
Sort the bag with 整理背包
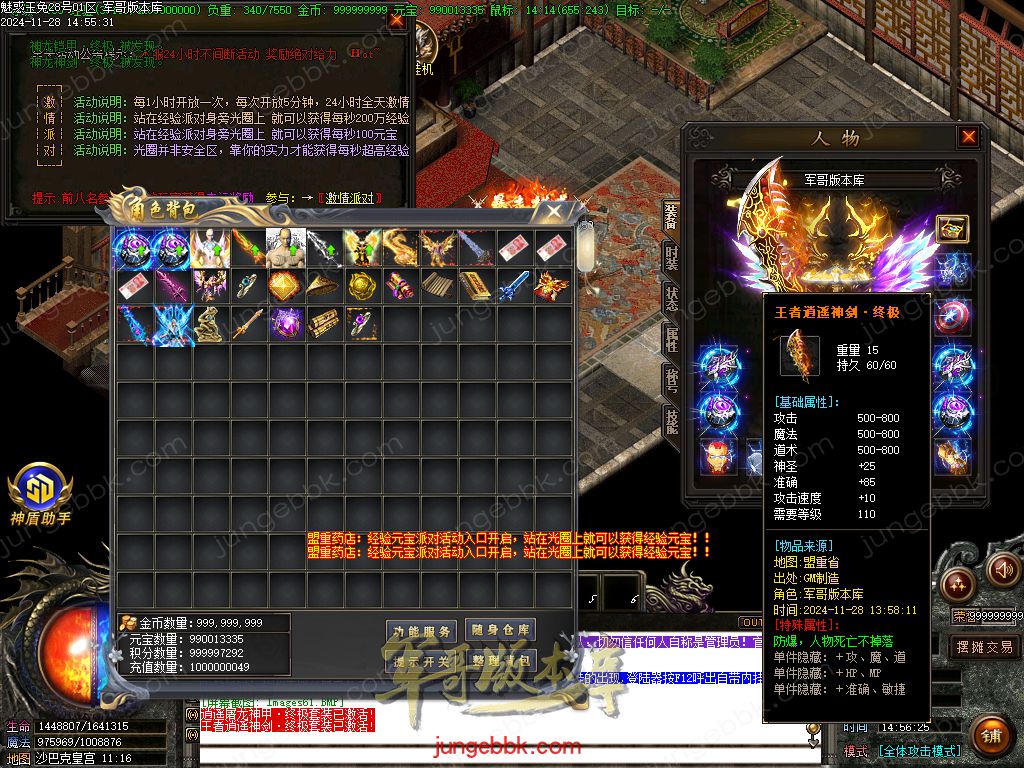pyautogui.click(x=500, y=661)
